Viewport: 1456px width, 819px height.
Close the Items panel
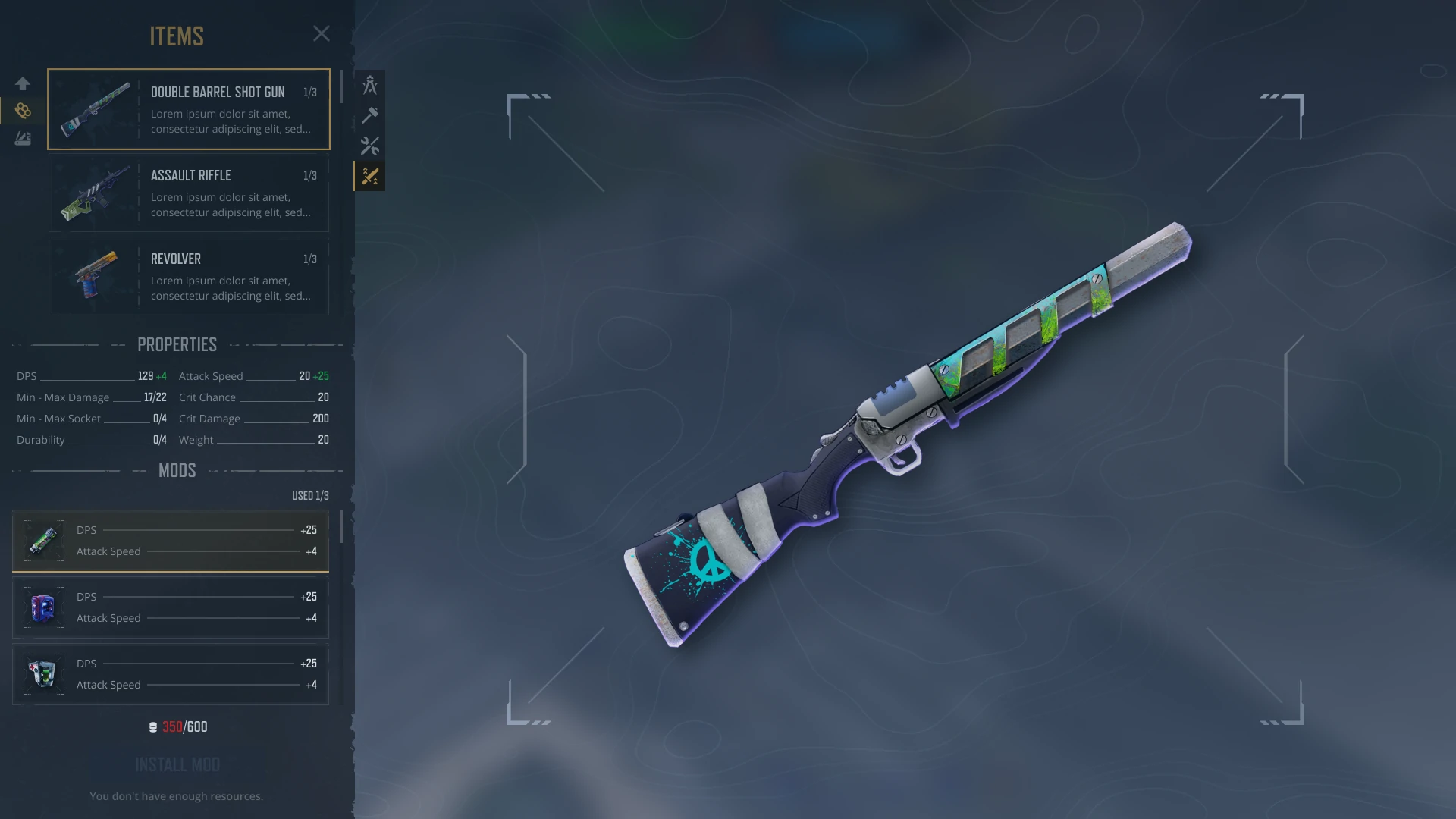click(322, 34)
